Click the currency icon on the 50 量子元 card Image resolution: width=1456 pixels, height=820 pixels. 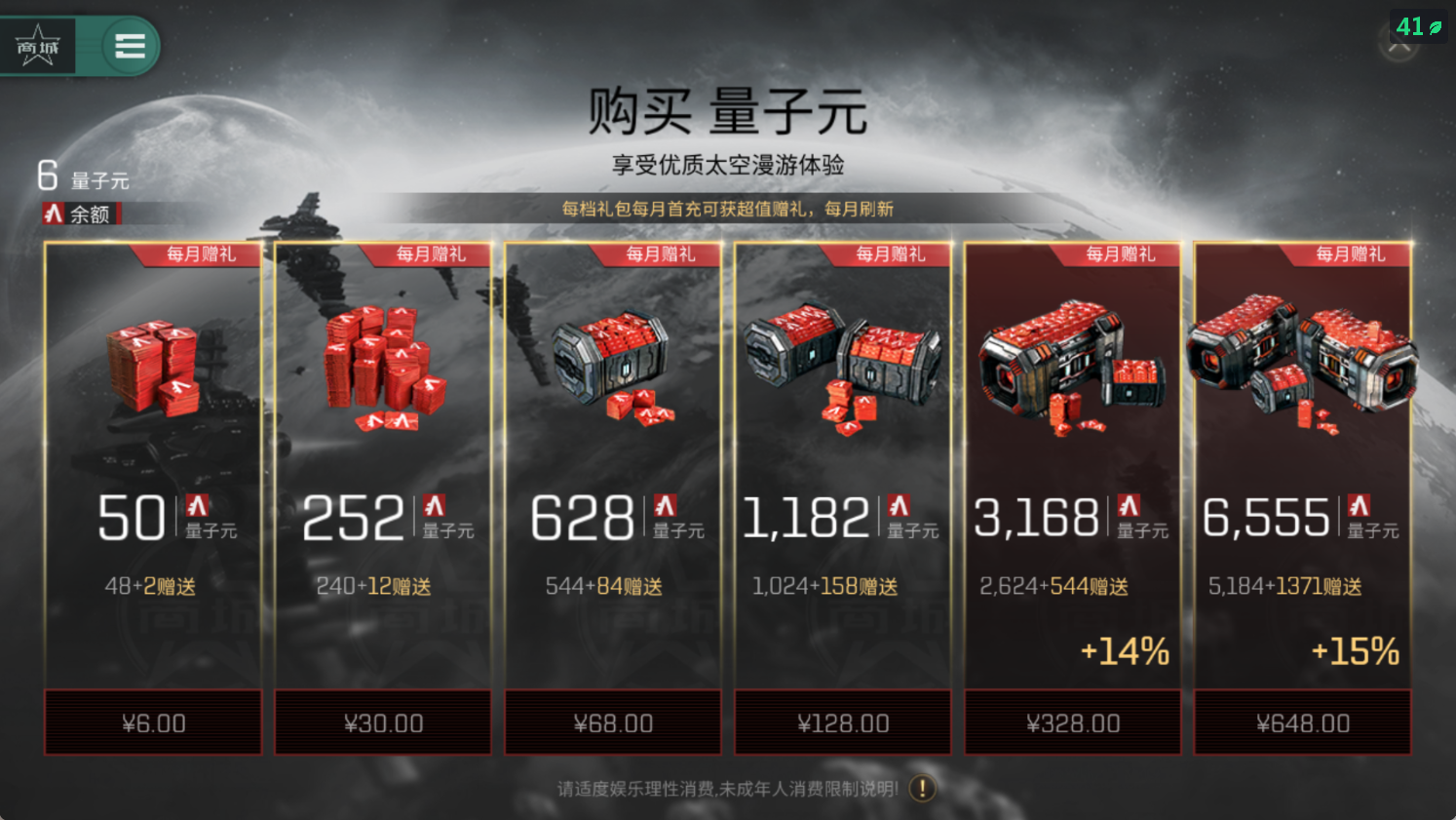point(198,508)
